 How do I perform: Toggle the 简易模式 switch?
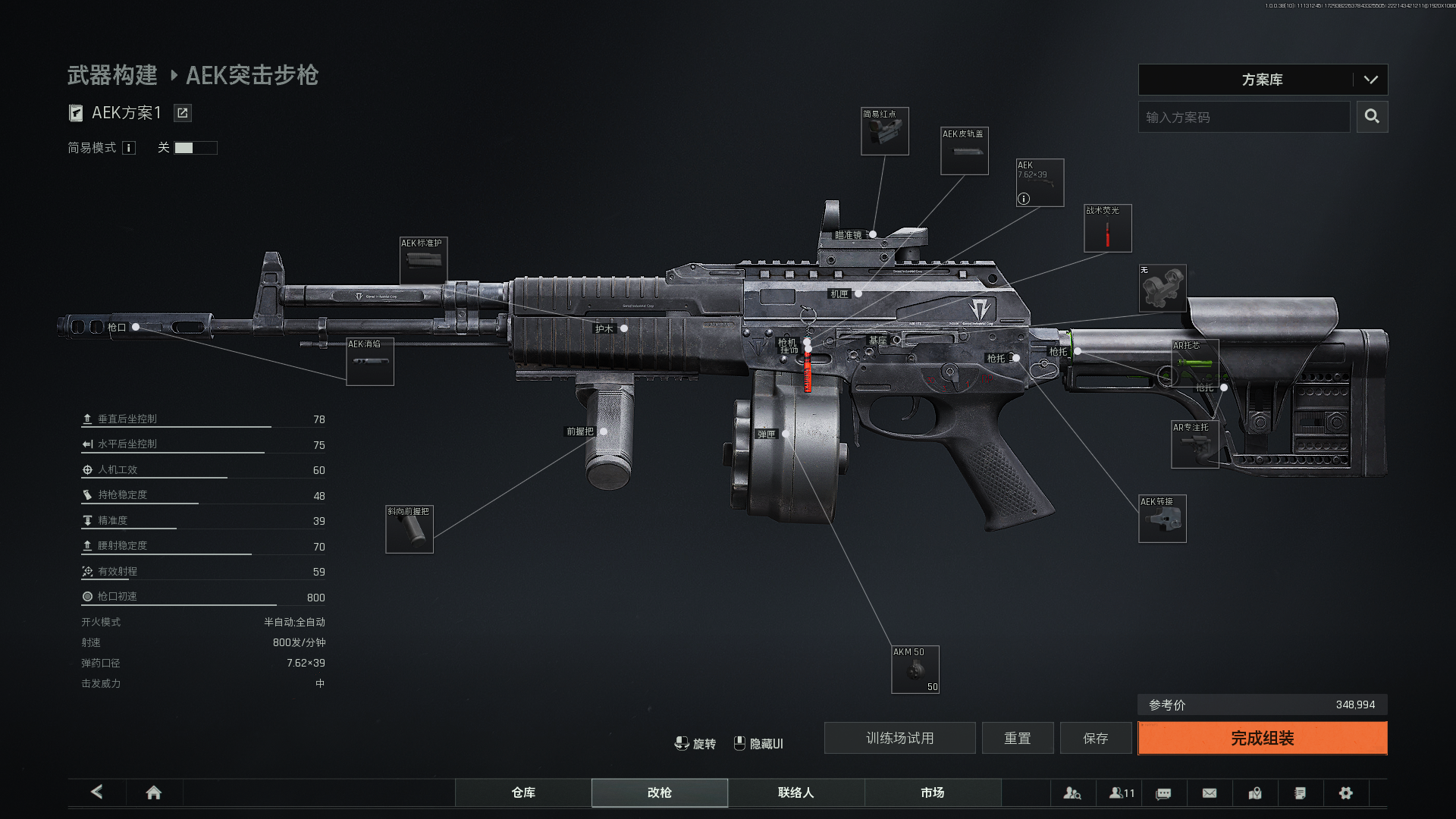click(x=195, y=148)
